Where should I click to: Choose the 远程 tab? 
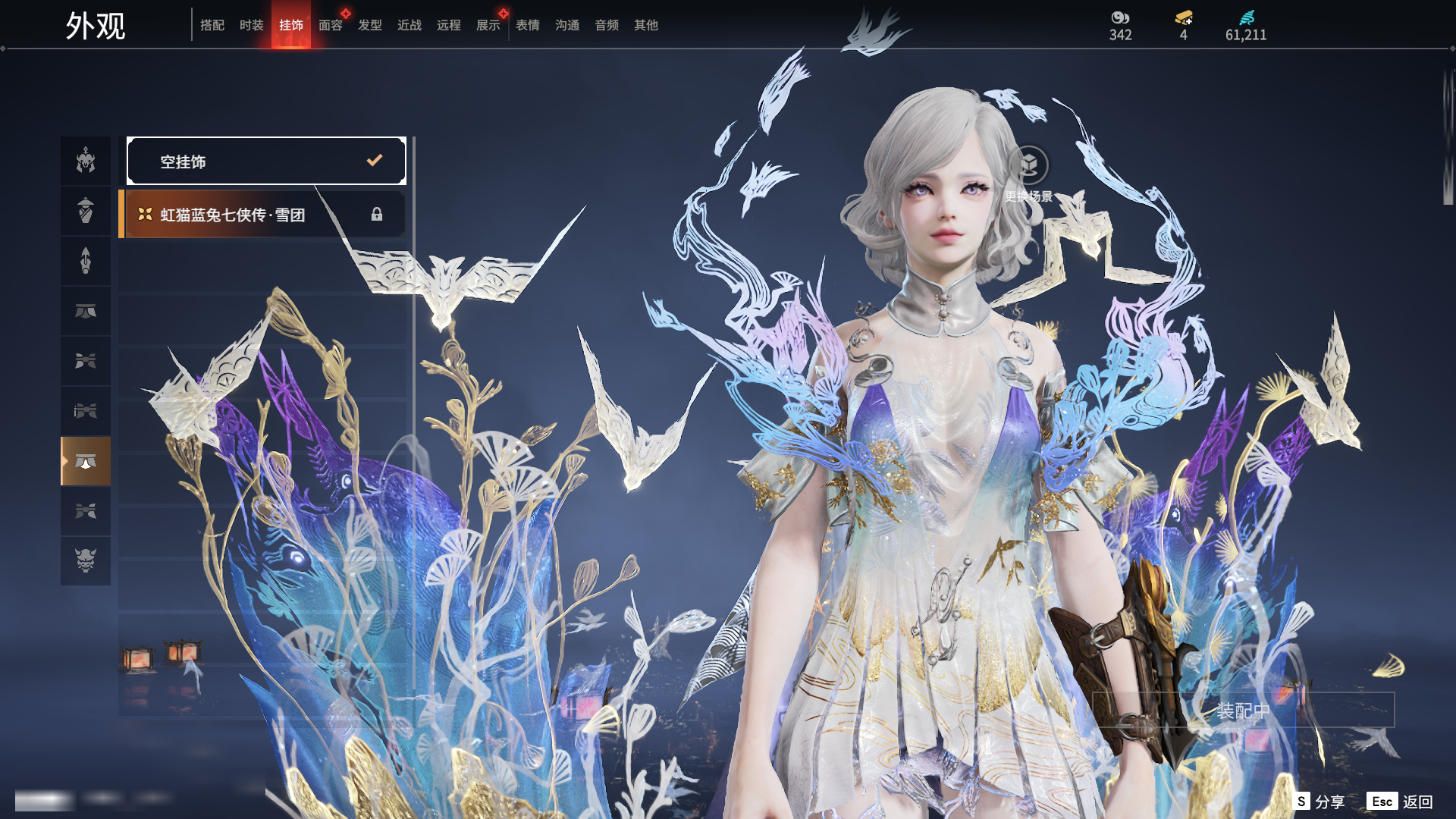point(449,25)
